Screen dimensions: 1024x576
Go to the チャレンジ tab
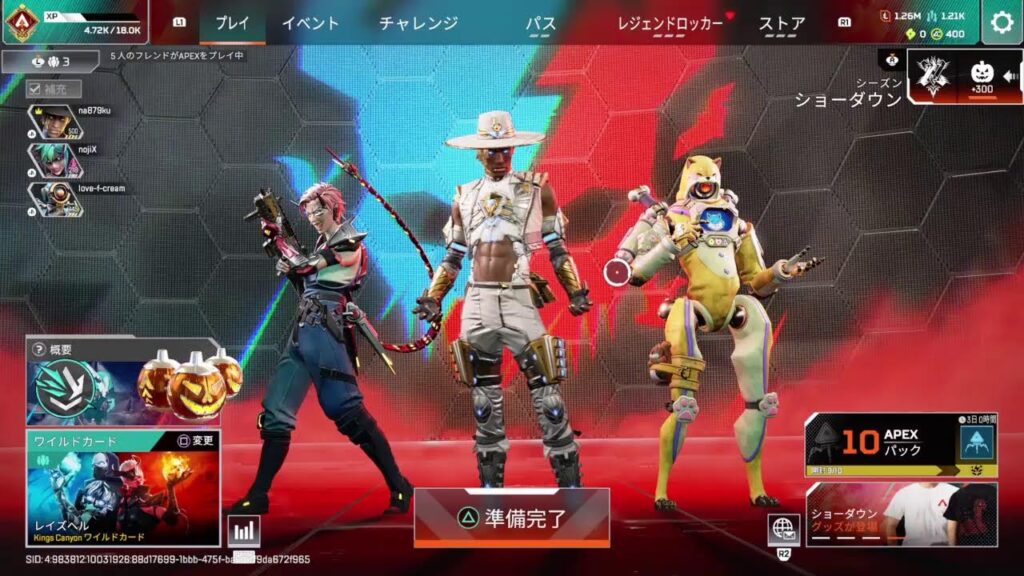(418, 23)
